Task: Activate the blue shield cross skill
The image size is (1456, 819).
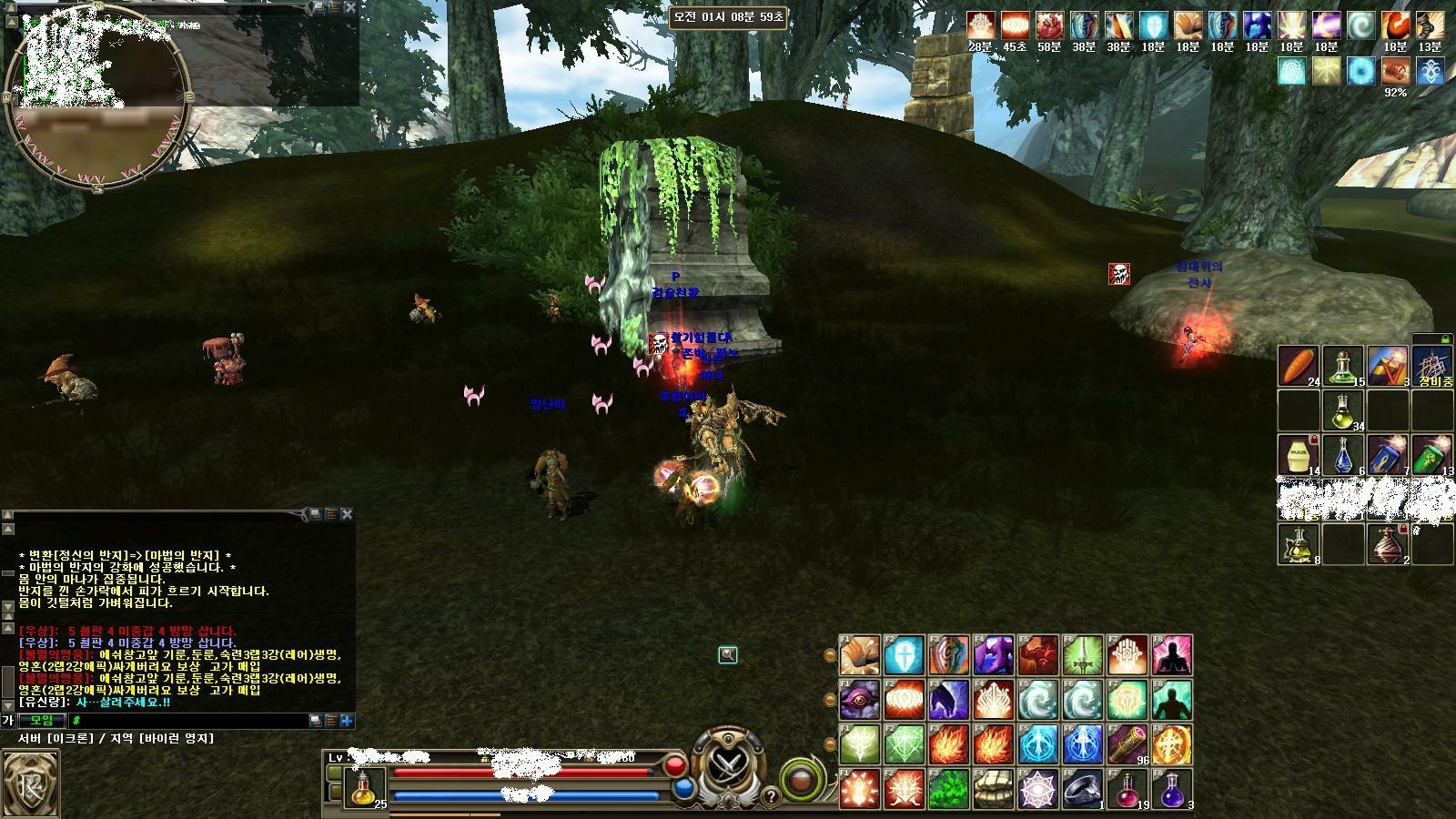Action: click(904, 655)
